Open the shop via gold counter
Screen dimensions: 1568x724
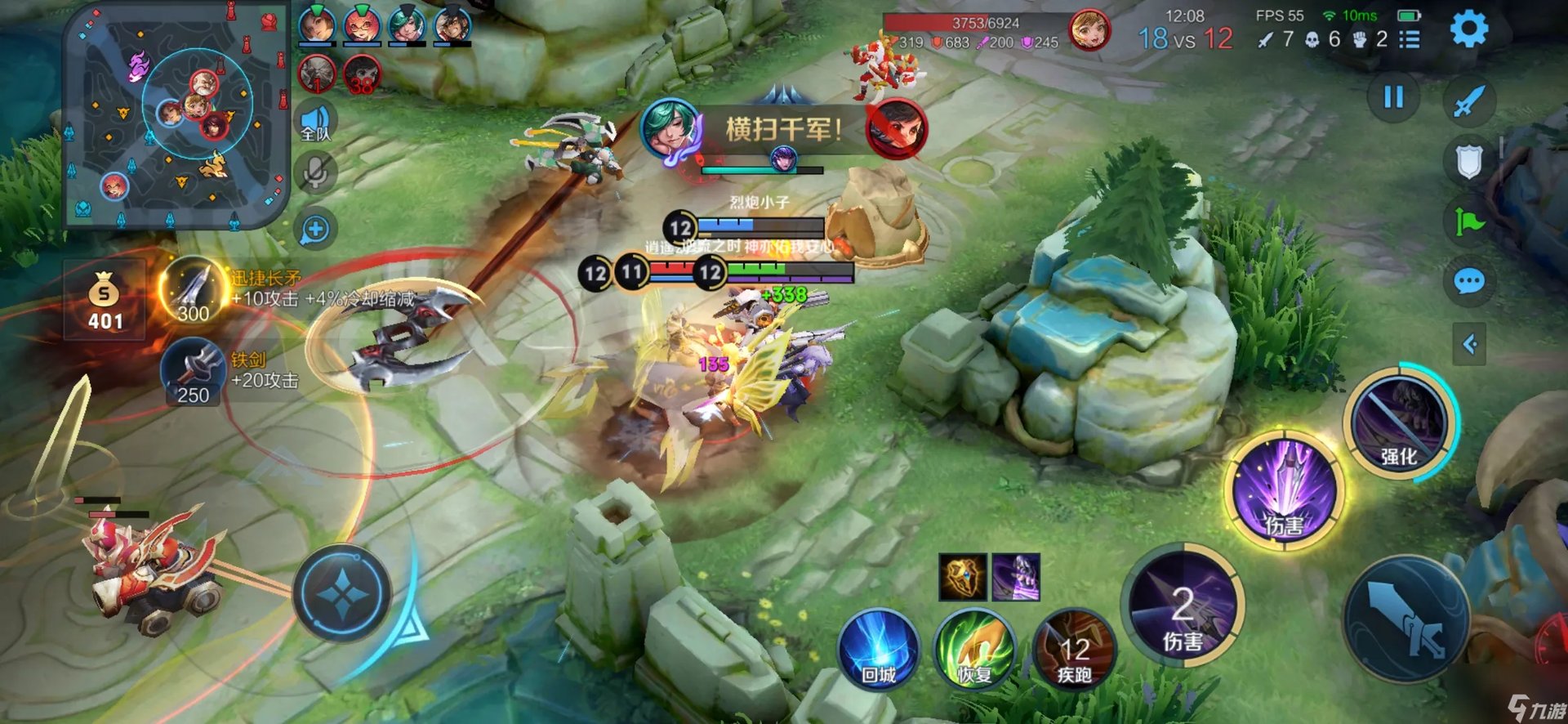point(105,301)
